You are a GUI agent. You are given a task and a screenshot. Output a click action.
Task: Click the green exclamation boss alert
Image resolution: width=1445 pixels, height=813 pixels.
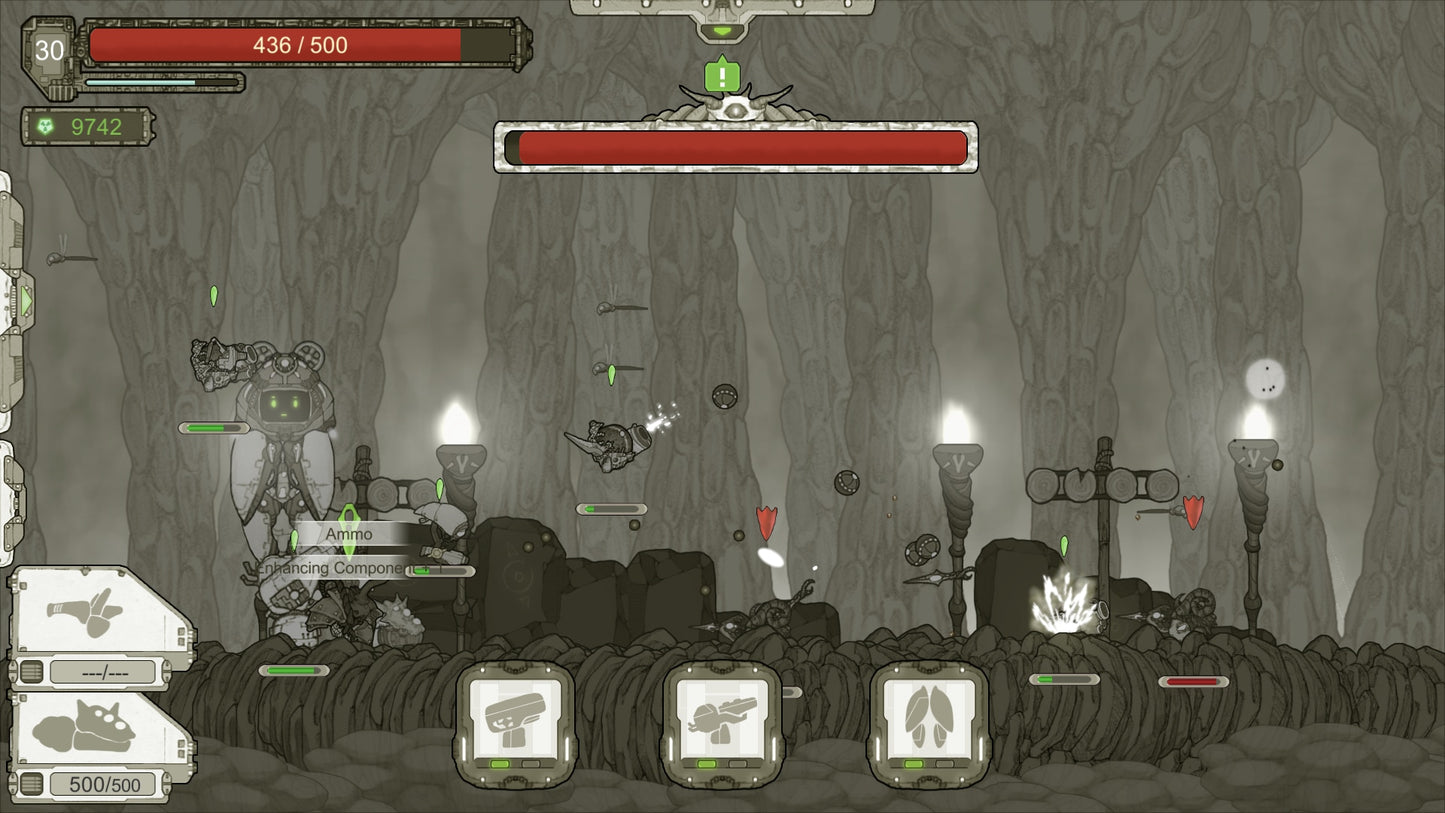pyautogui.click(x=721, y=76)
